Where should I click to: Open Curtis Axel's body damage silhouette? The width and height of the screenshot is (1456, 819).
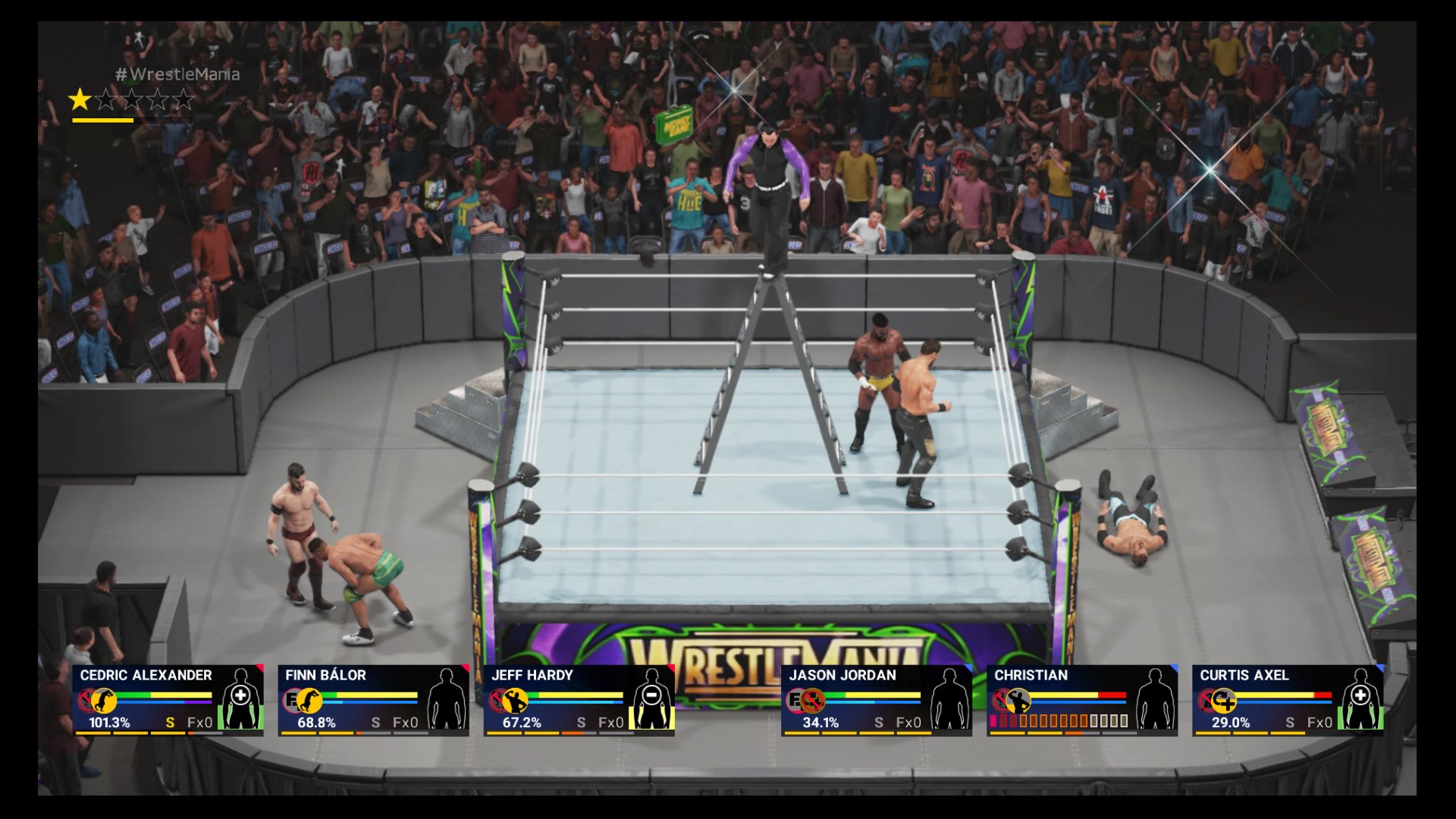click(x=1360, y=699)
